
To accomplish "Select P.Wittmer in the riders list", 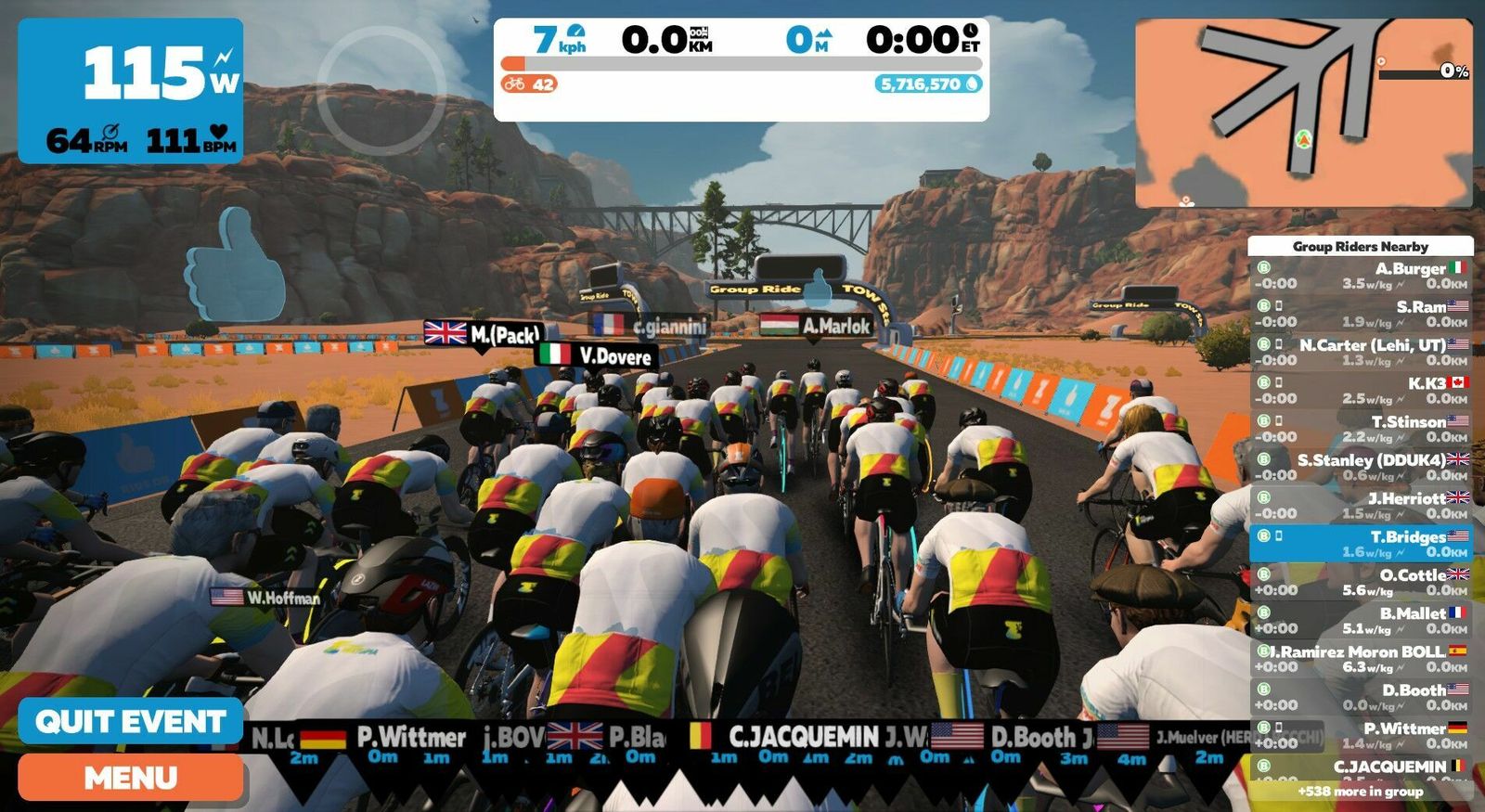I will pyautogui.click(x=1361, y=735).
